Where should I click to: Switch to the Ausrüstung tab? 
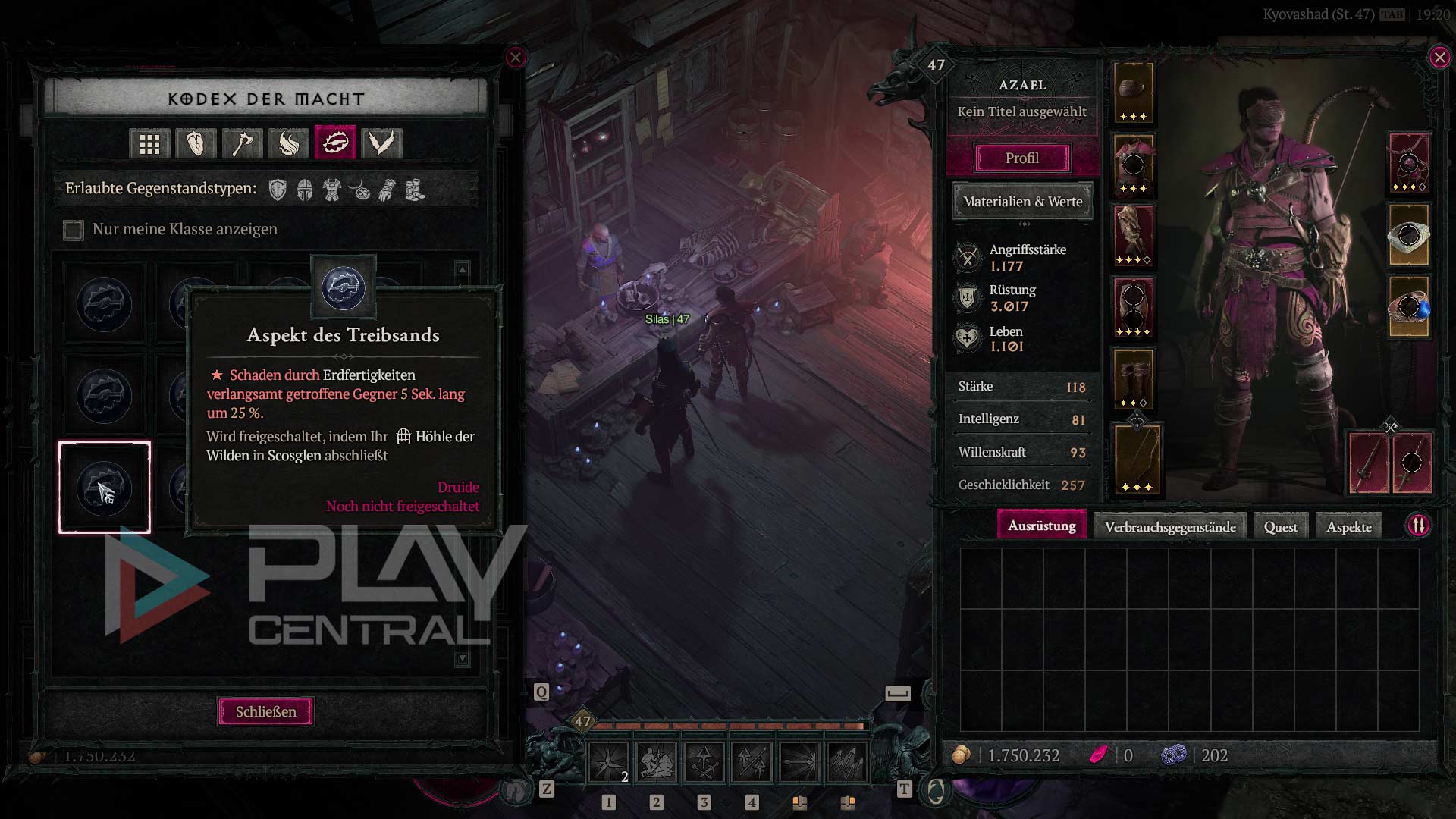[1041, 526]
